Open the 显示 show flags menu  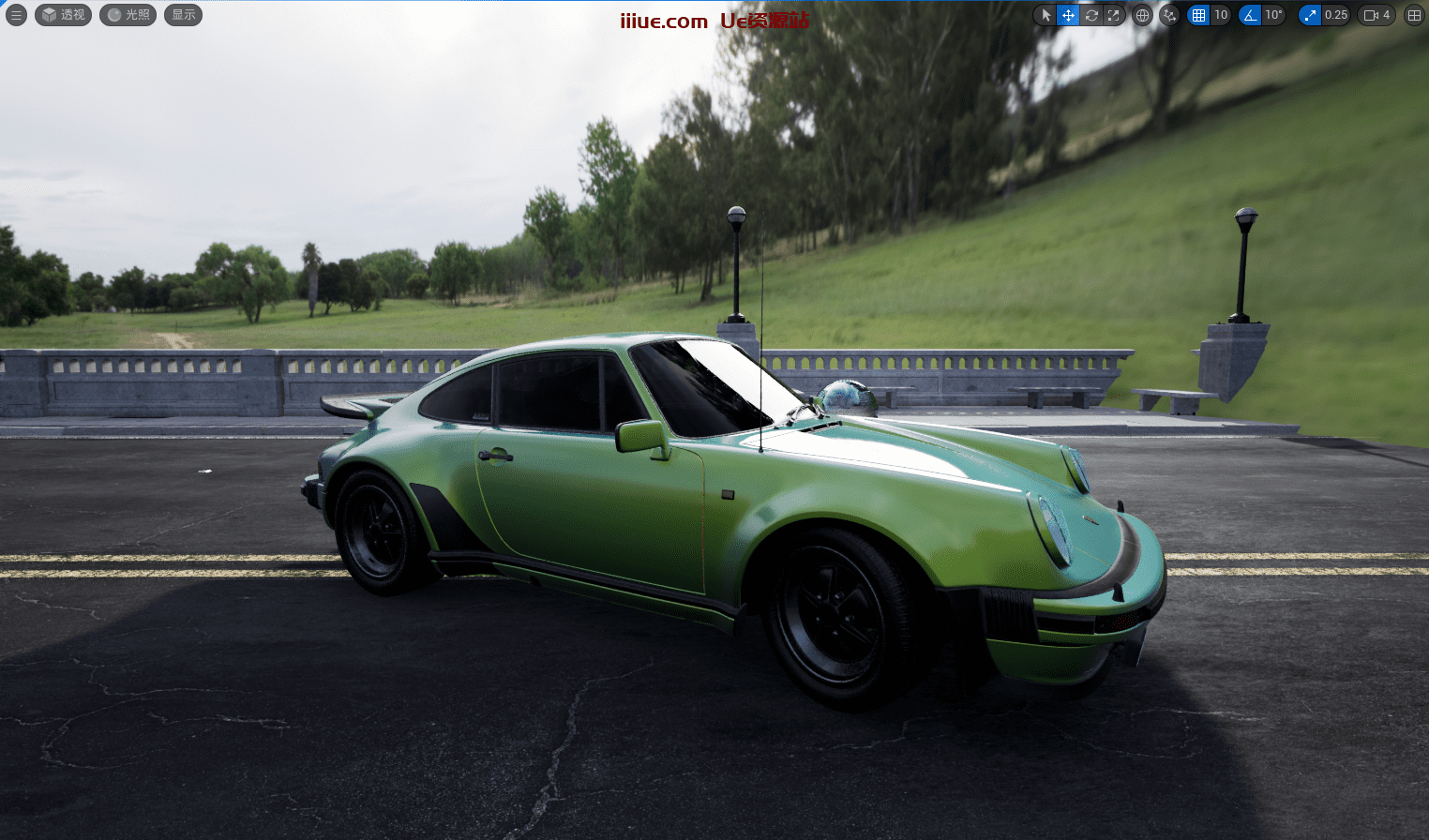pos(183,15)
